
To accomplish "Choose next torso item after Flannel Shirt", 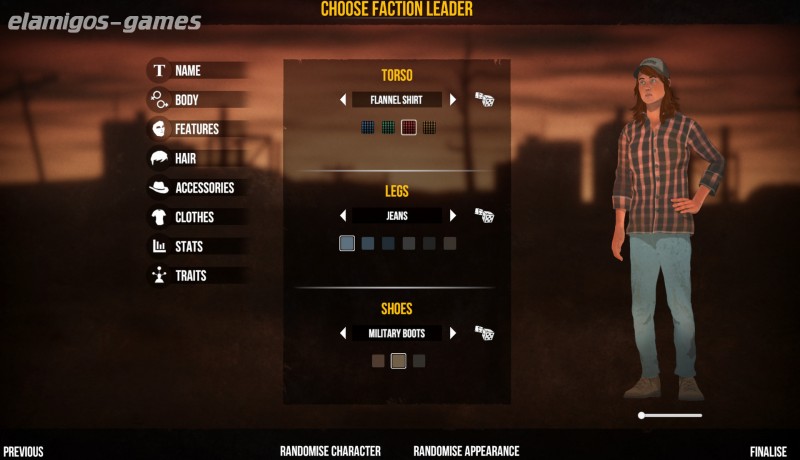I will pos(453,100).
